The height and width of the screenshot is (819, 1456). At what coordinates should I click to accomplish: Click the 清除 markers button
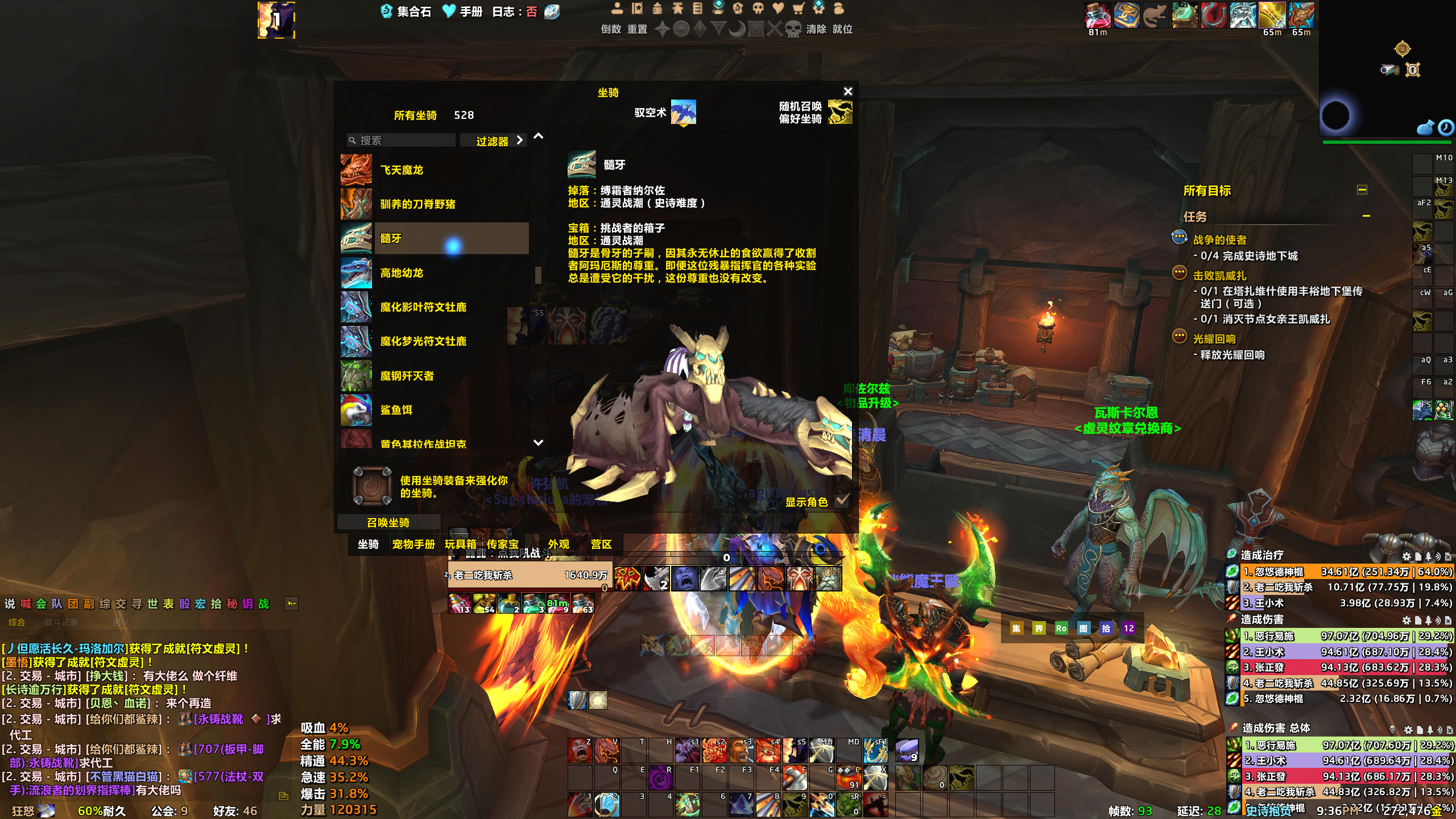(816, 29)
